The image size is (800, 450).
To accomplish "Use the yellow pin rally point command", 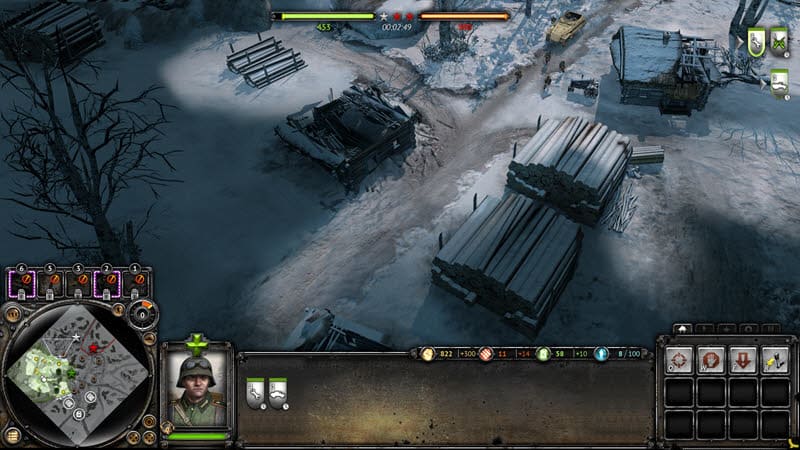I will (x=775, y=359).
